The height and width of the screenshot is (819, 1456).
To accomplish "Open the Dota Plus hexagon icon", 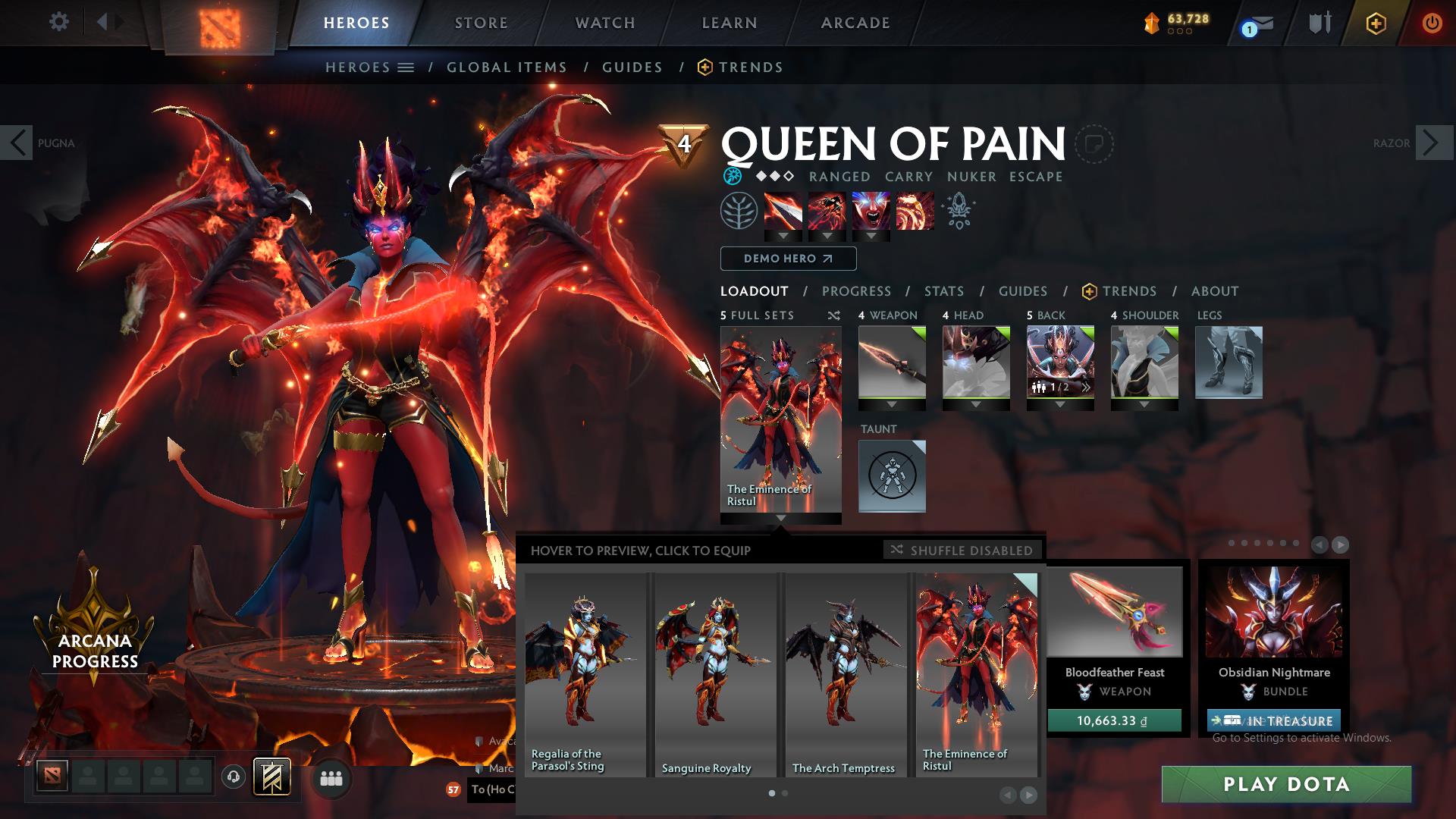I will pyautogui.click(x=1375, y=23).
